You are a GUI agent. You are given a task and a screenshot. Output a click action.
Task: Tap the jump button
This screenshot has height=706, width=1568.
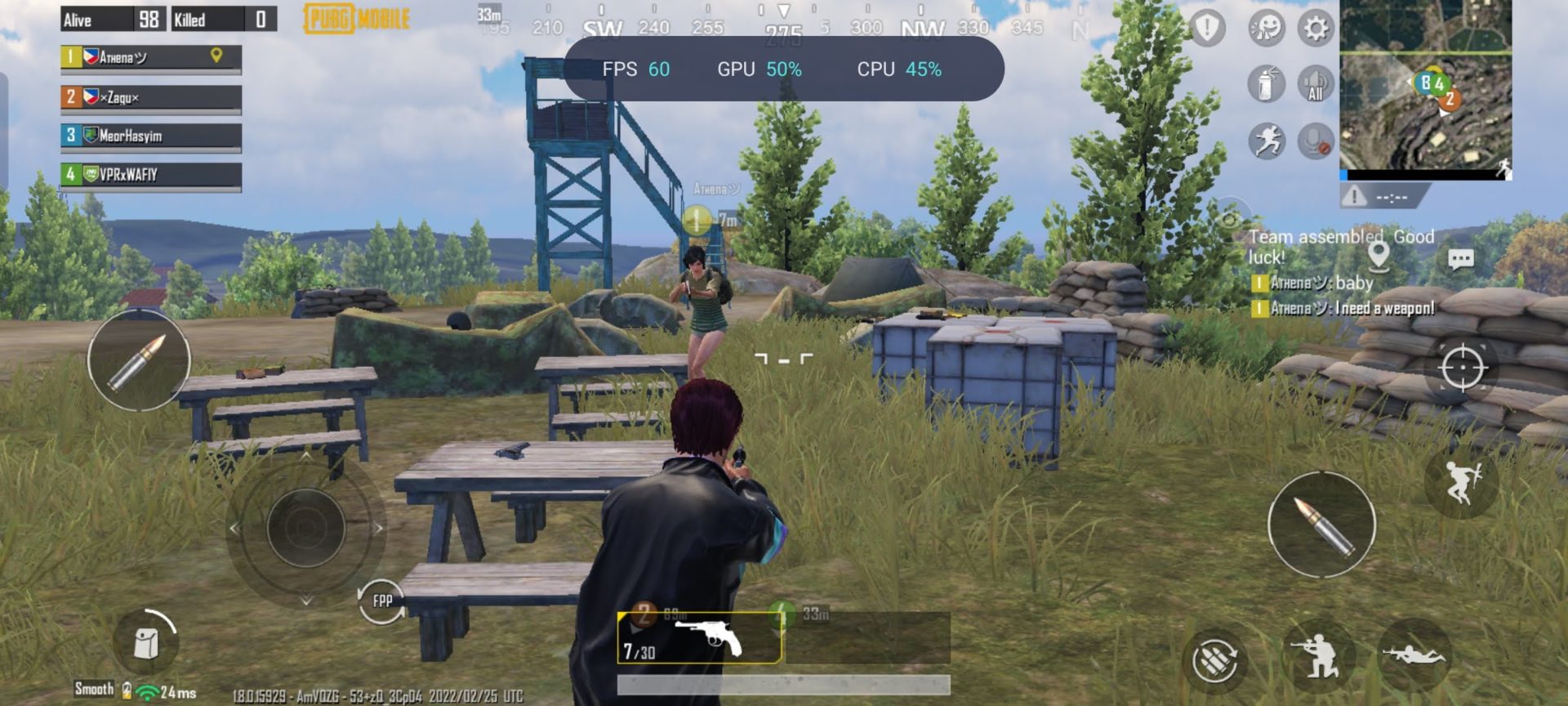pyautogui.click(x=1461, y=482)
